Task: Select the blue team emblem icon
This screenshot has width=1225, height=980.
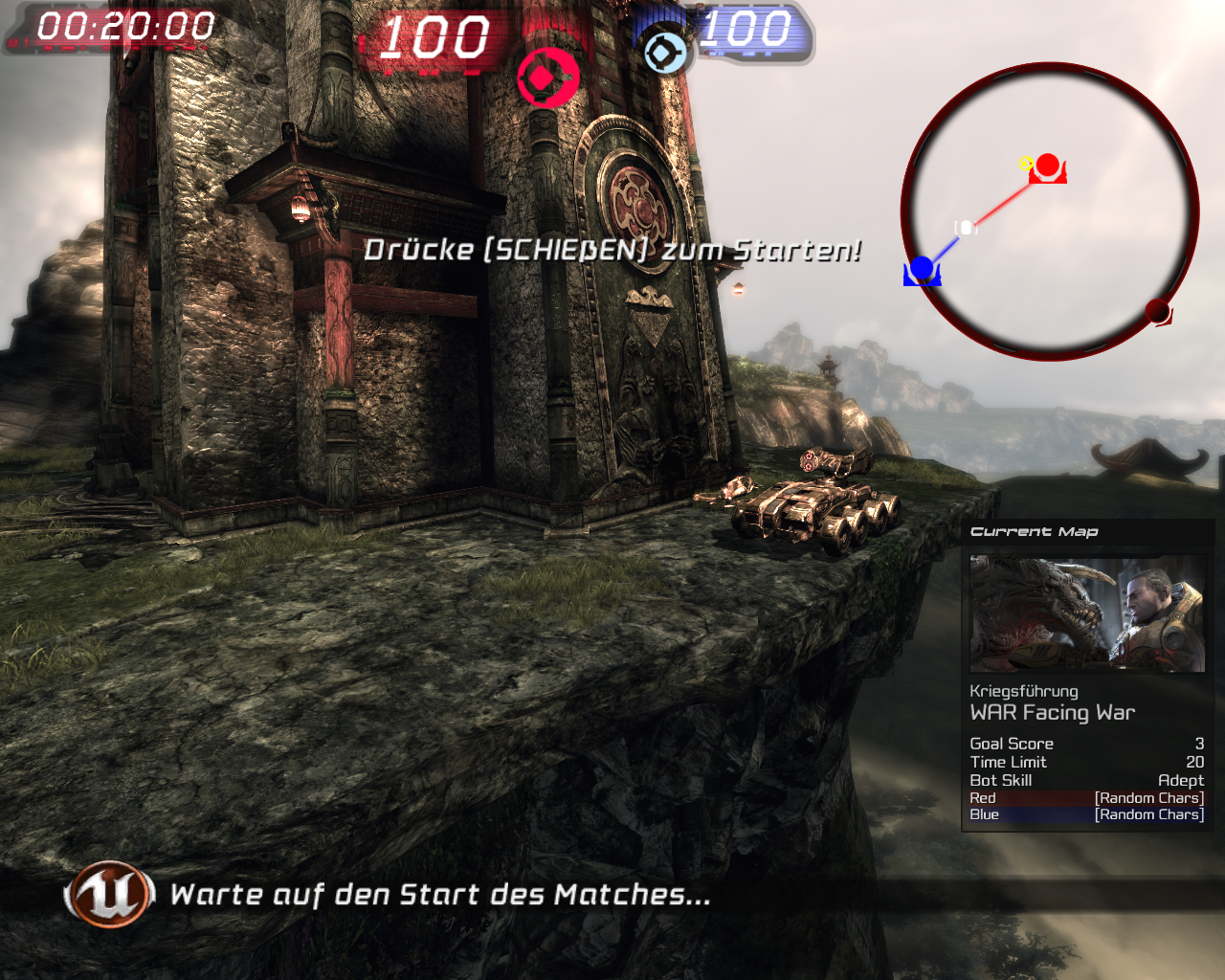Action: (x=664, y=55)
